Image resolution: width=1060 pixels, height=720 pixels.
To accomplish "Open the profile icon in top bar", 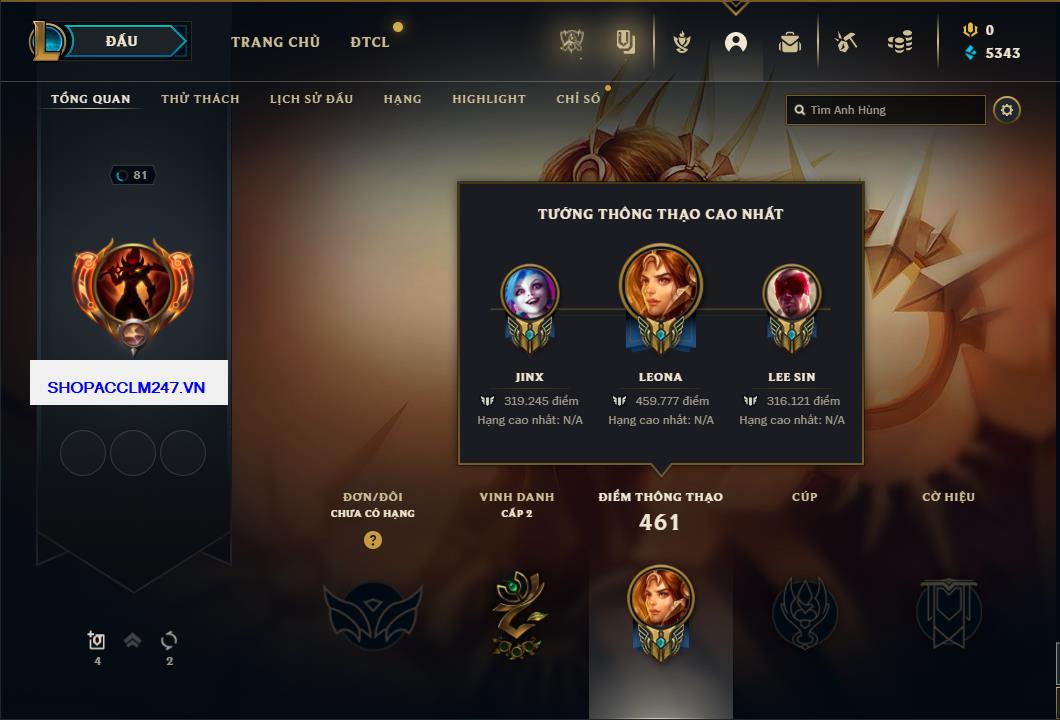I will tap(736, 42).
